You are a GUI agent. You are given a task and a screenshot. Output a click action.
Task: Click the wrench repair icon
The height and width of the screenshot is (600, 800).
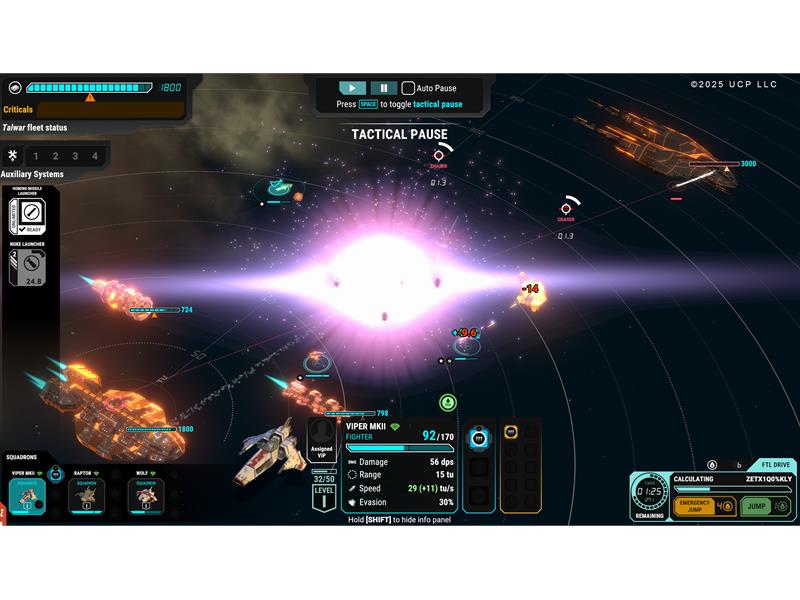click(x=13, y=156)
